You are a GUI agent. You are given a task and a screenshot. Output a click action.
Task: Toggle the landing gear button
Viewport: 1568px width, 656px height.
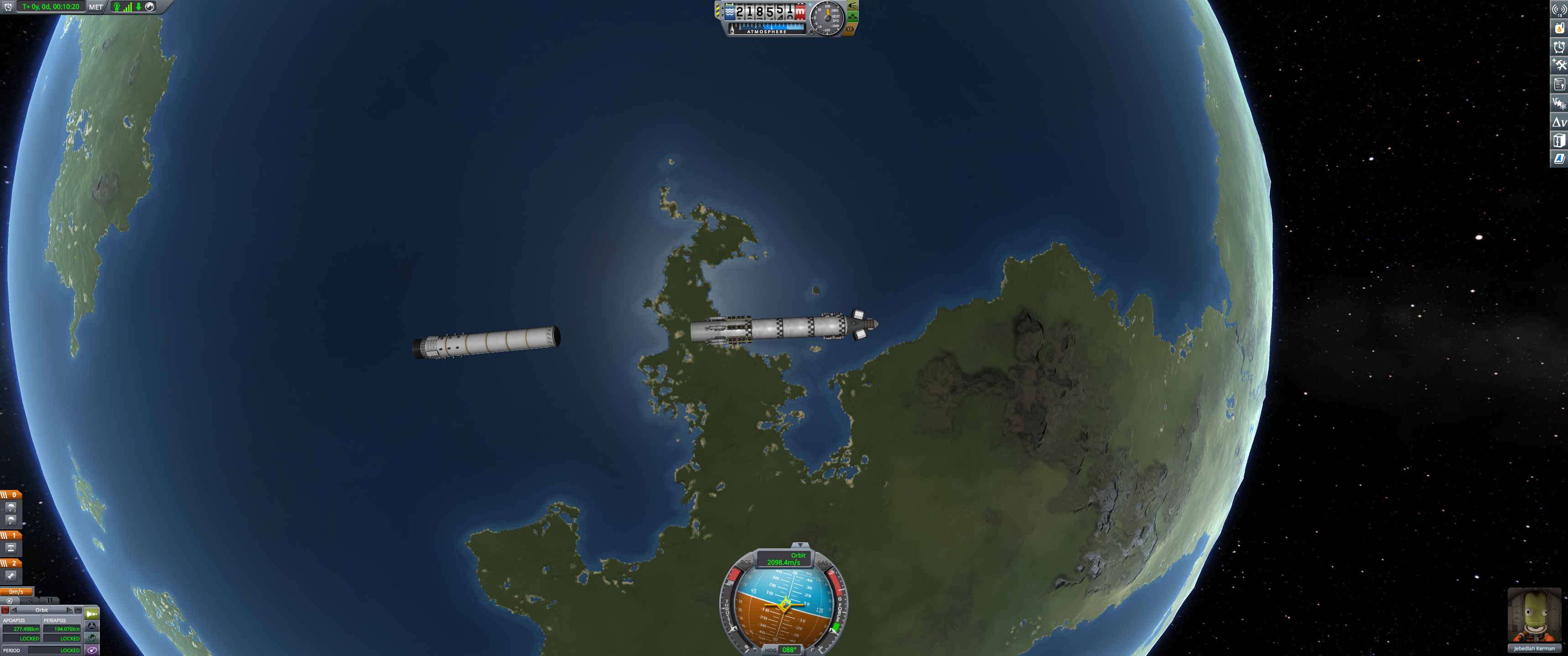pos(853,17)
